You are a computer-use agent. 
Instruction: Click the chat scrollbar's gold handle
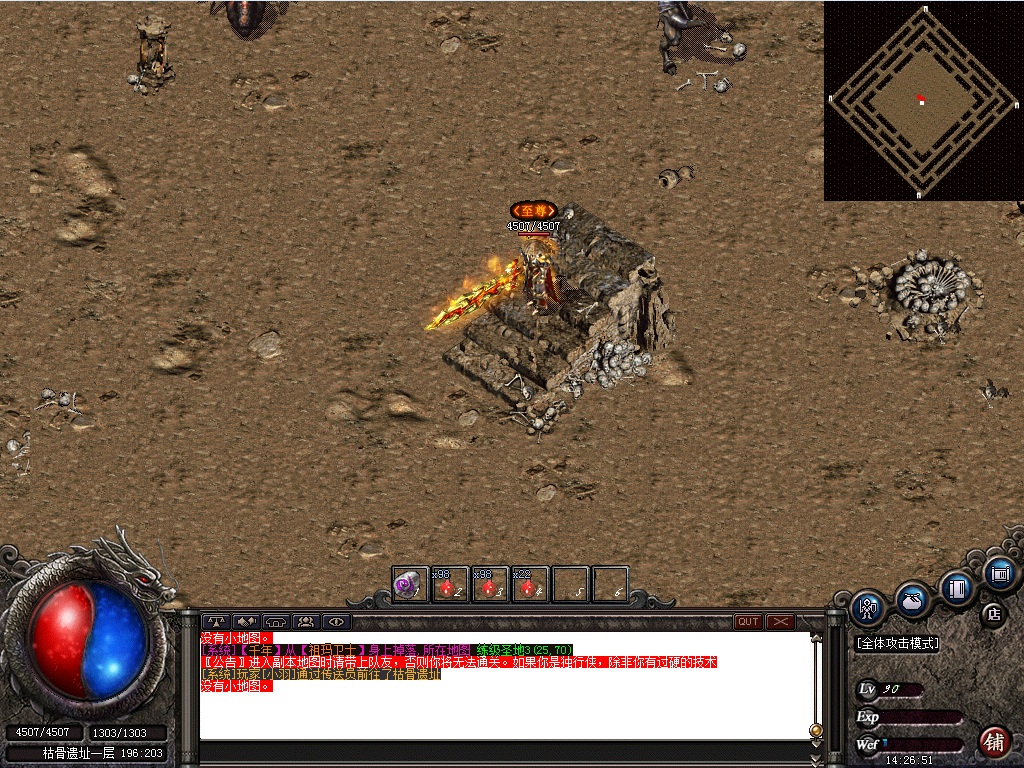click(x=816, y=730)
